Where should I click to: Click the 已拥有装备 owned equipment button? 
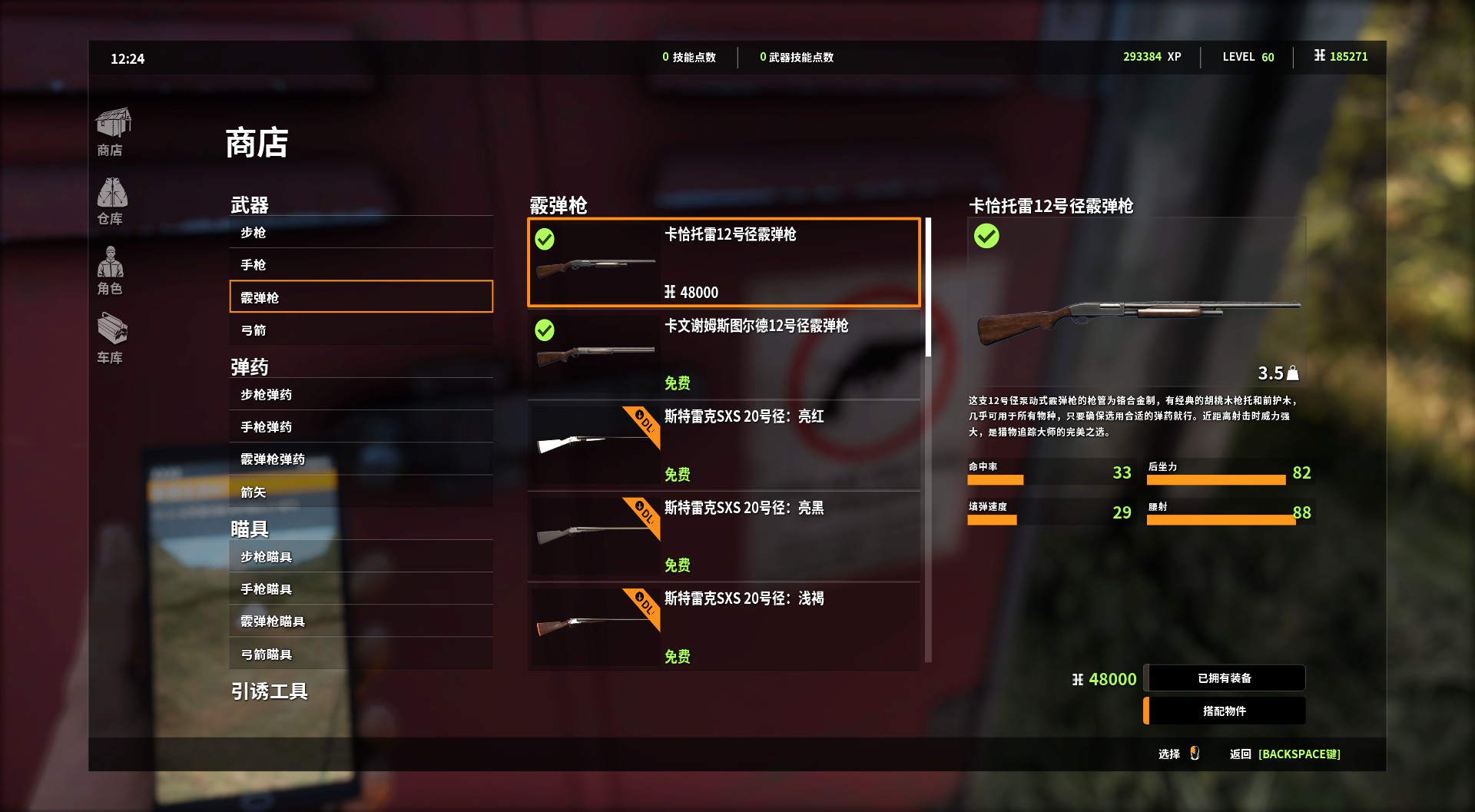(x=1225, y=678)
